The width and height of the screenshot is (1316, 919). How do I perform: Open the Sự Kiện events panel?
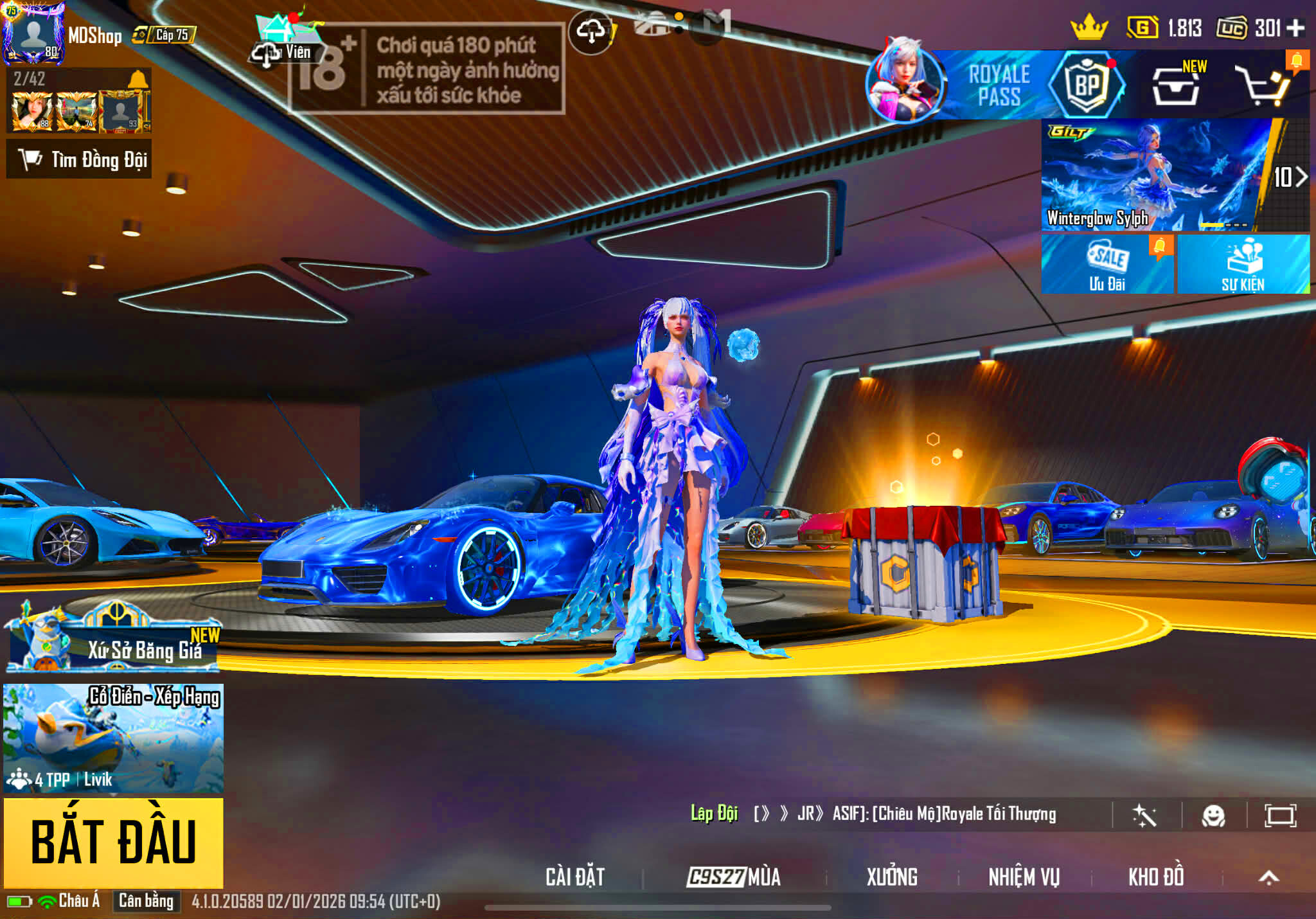[x=1243, y=265]
